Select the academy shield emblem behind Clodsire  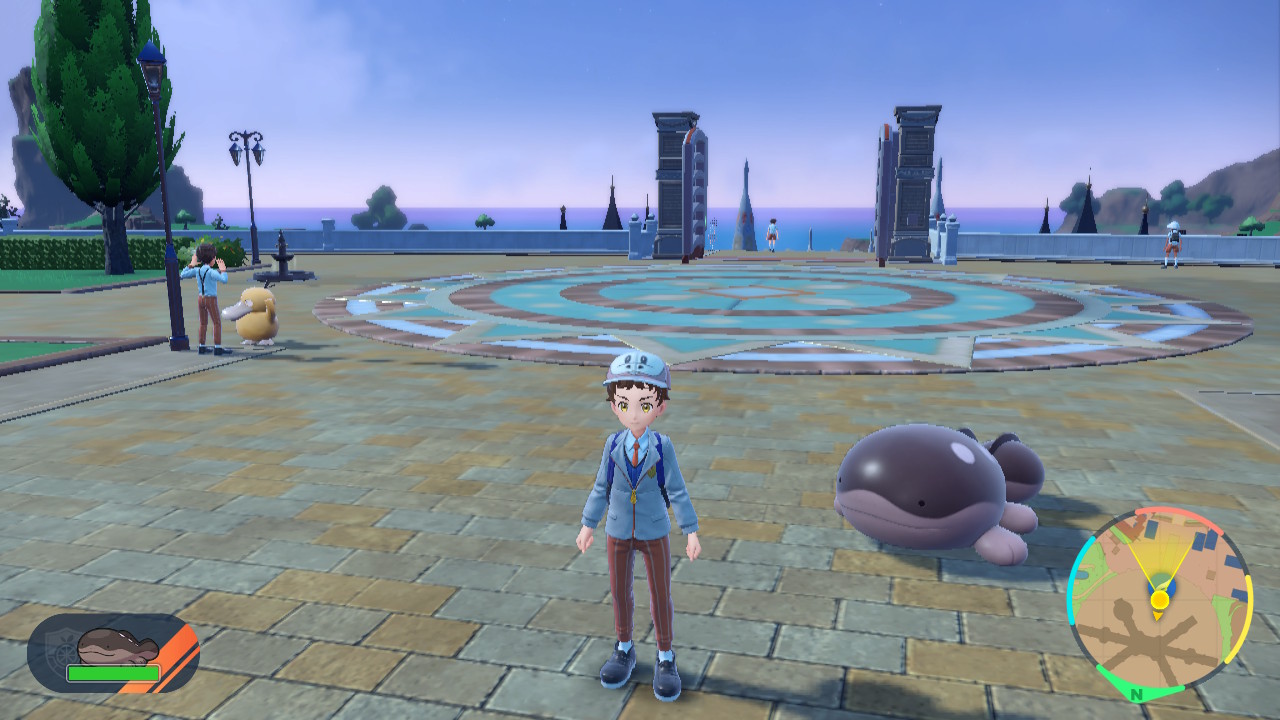tap(62, 648)
